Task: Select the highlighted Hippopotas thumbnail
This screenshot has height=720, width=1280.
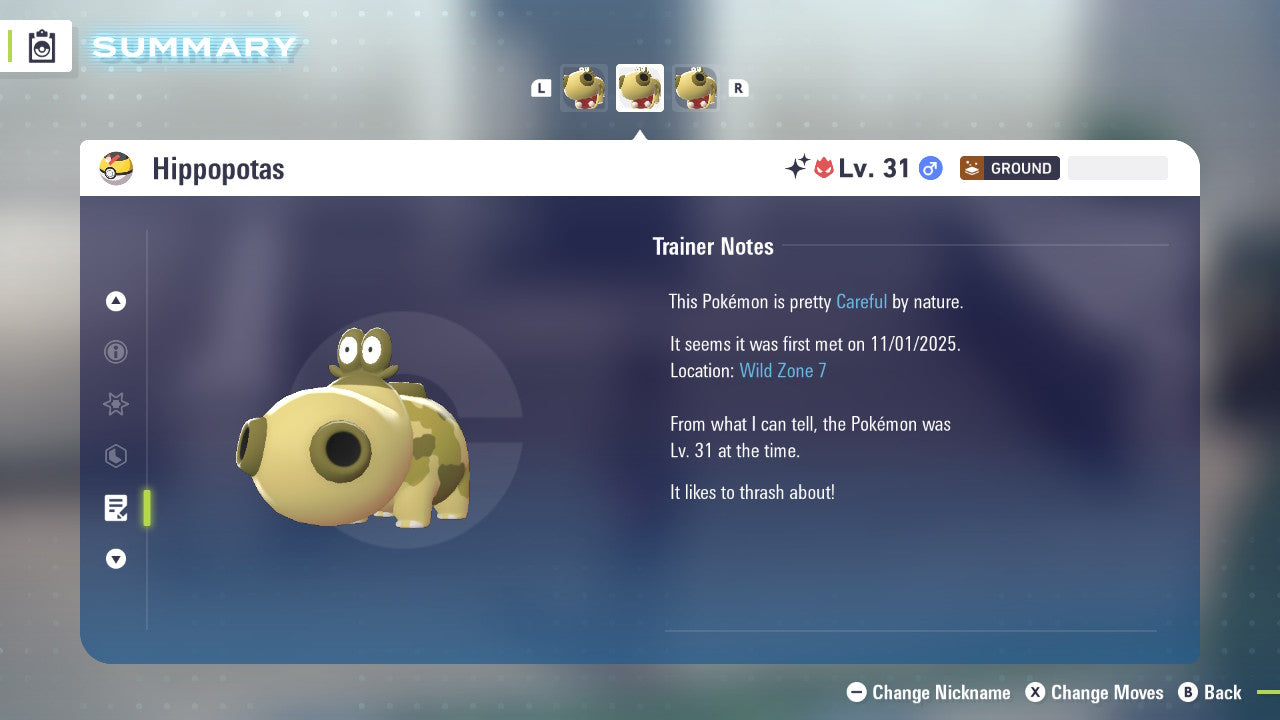Action: (x=640, y=88)
